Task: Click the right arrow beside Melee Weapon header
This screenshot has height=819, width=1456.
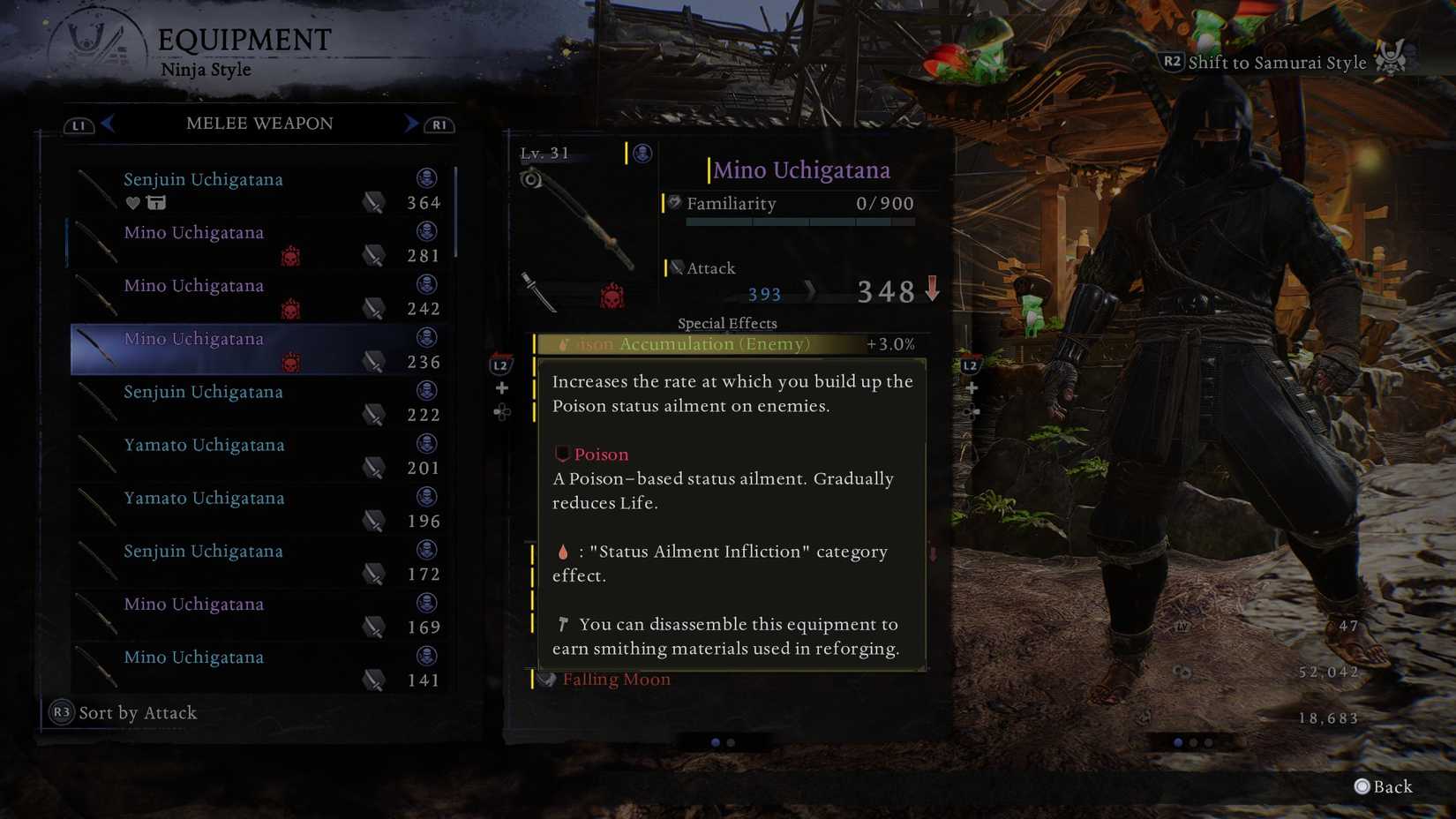Action: point(409,124)
